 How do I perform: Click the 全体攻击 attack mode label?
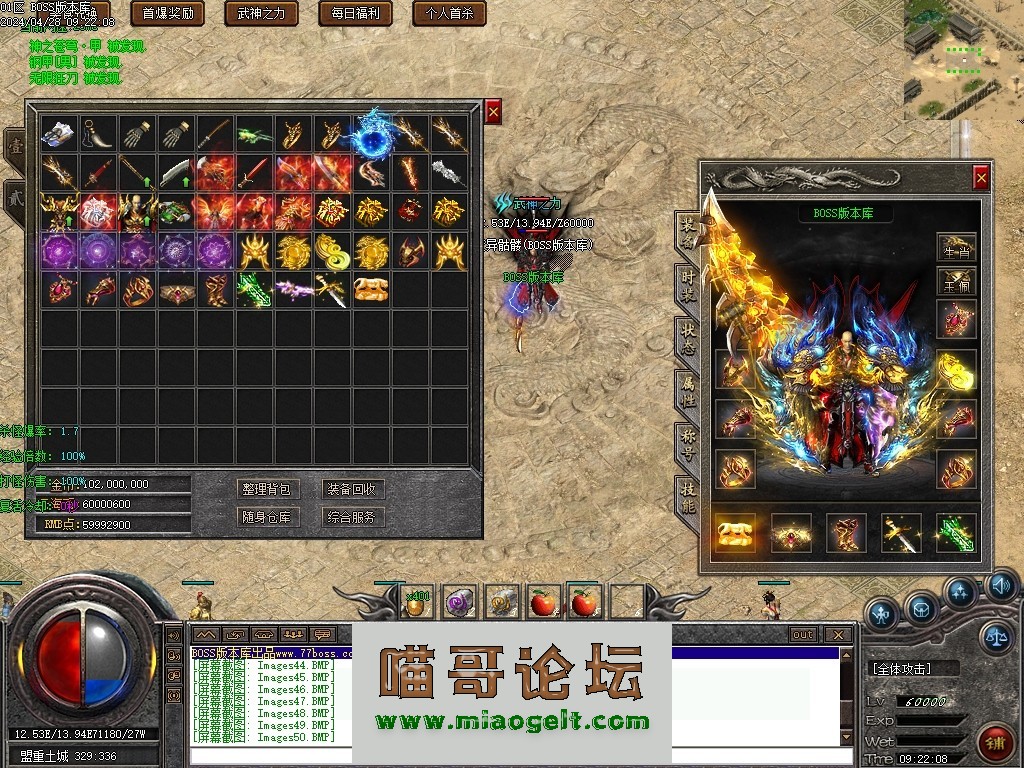pos(903,668)
